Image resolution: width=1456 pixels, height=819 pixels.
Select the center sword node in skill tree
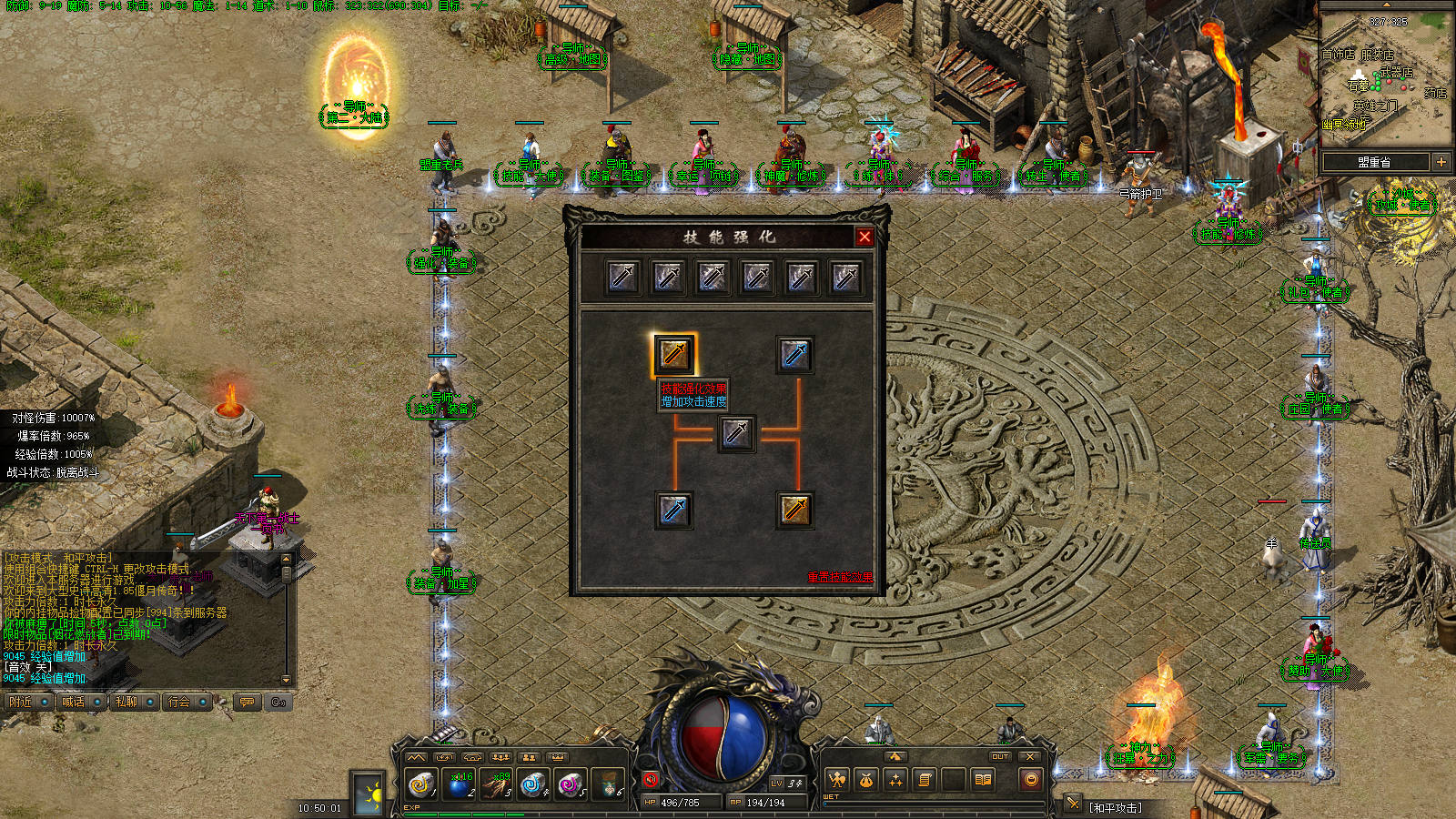pyautogui.click(x=736, y=433)
